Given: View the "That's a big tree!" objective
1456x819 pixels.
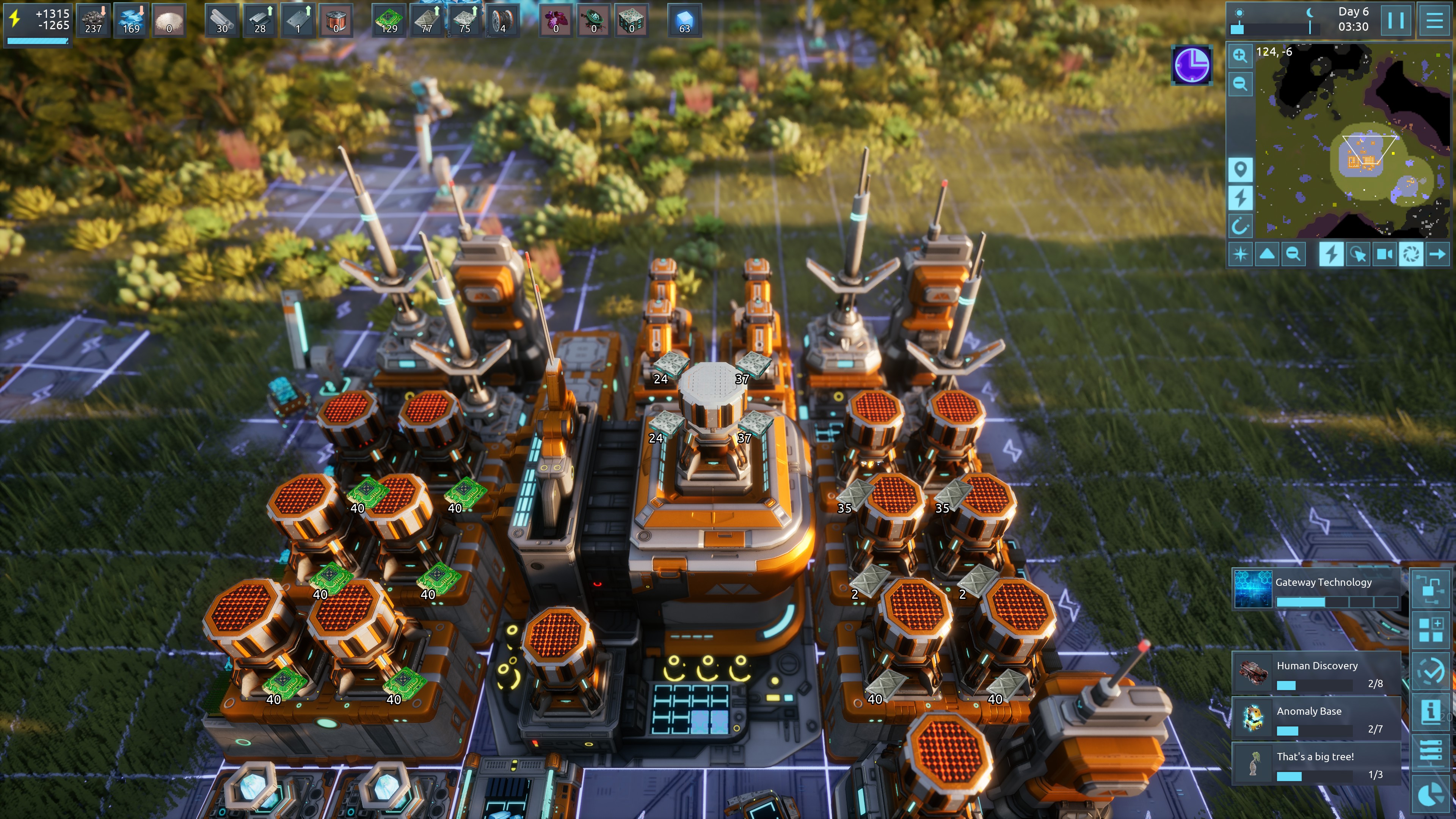Looking at the screenshot, I should point(1316,763).
